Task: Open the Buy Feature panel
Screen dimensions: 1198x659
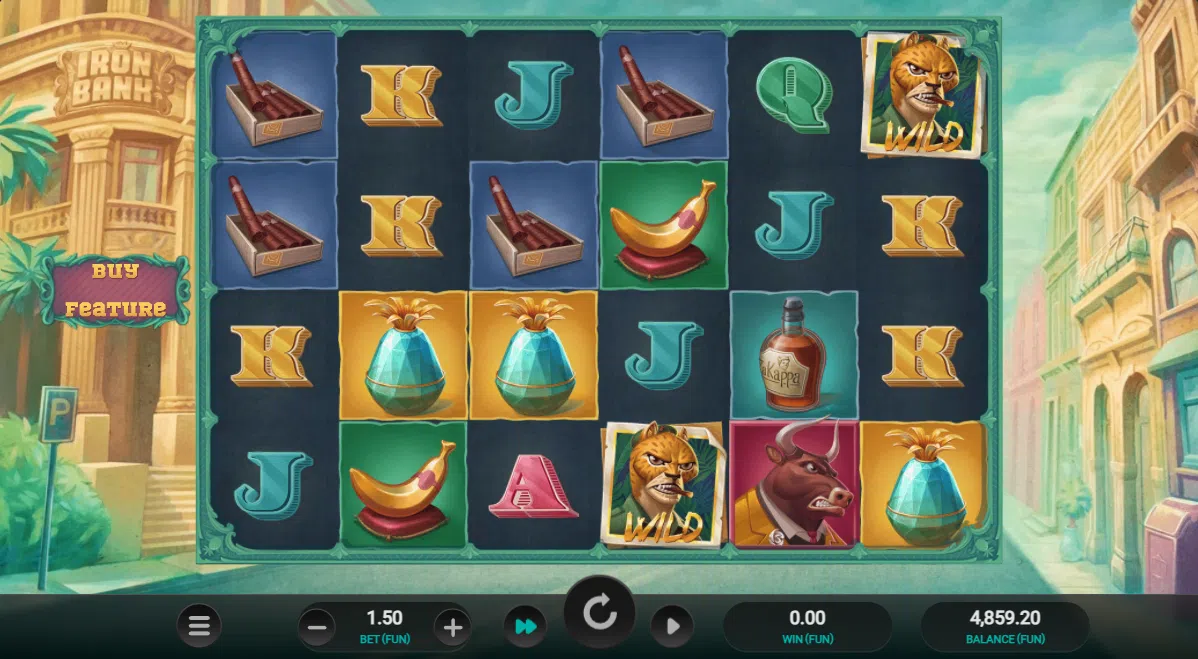Action: [x=115, y=290]
